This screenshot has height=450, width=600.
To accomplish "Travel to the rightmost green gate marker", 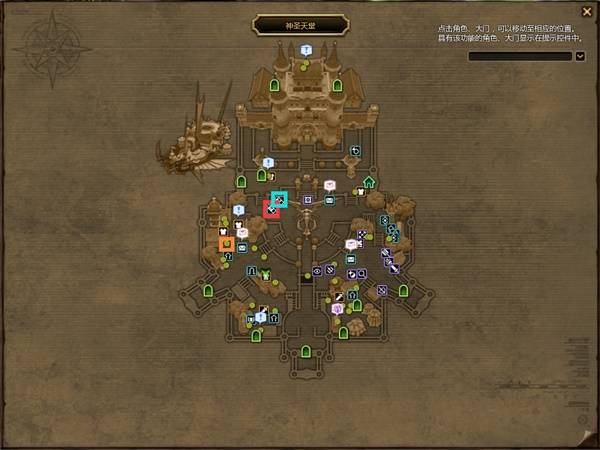I will point(403,290).
